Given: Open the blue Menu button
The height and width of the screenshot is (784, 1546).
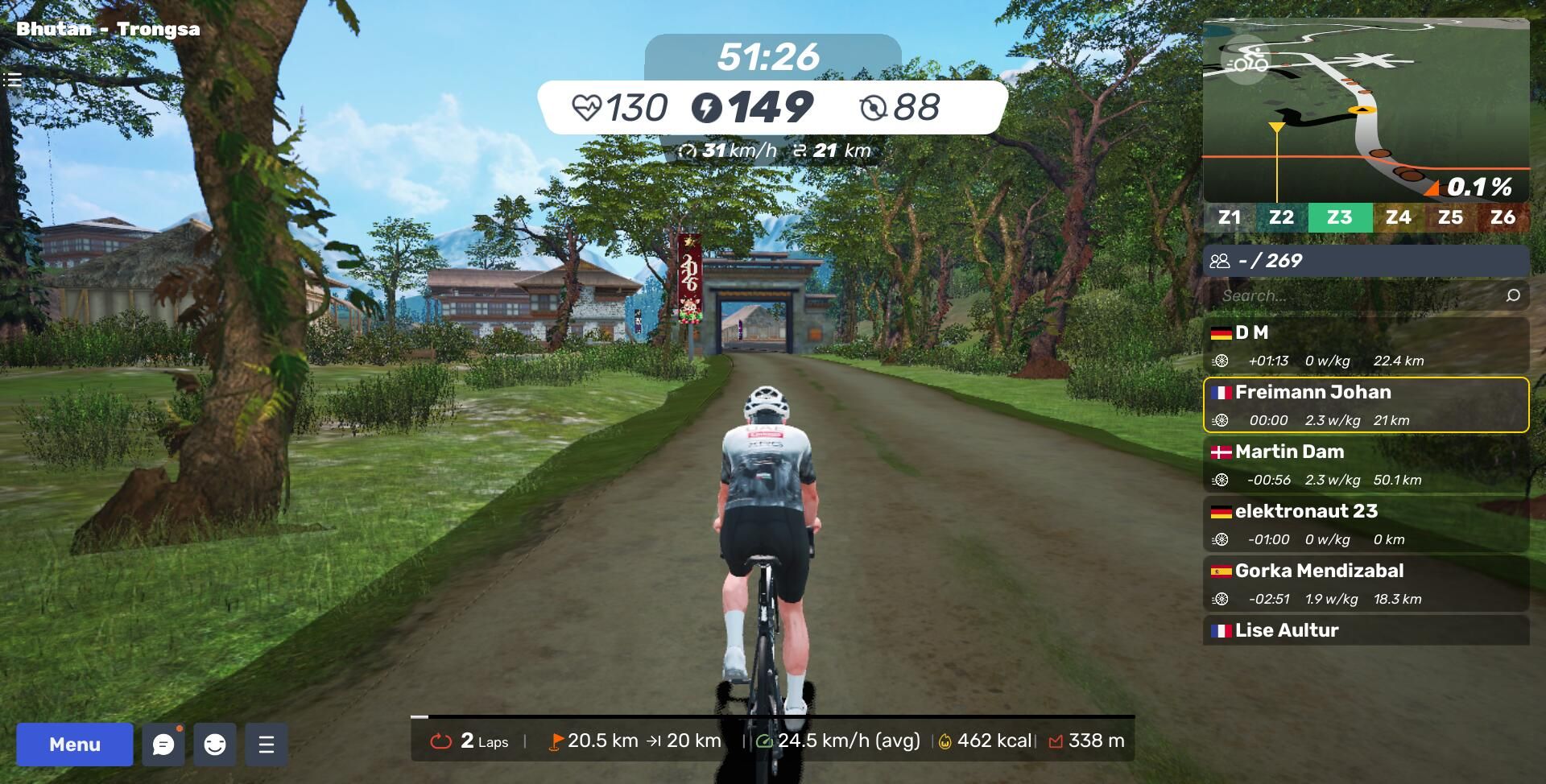Looking at the screenshot, I should point(75,745).
